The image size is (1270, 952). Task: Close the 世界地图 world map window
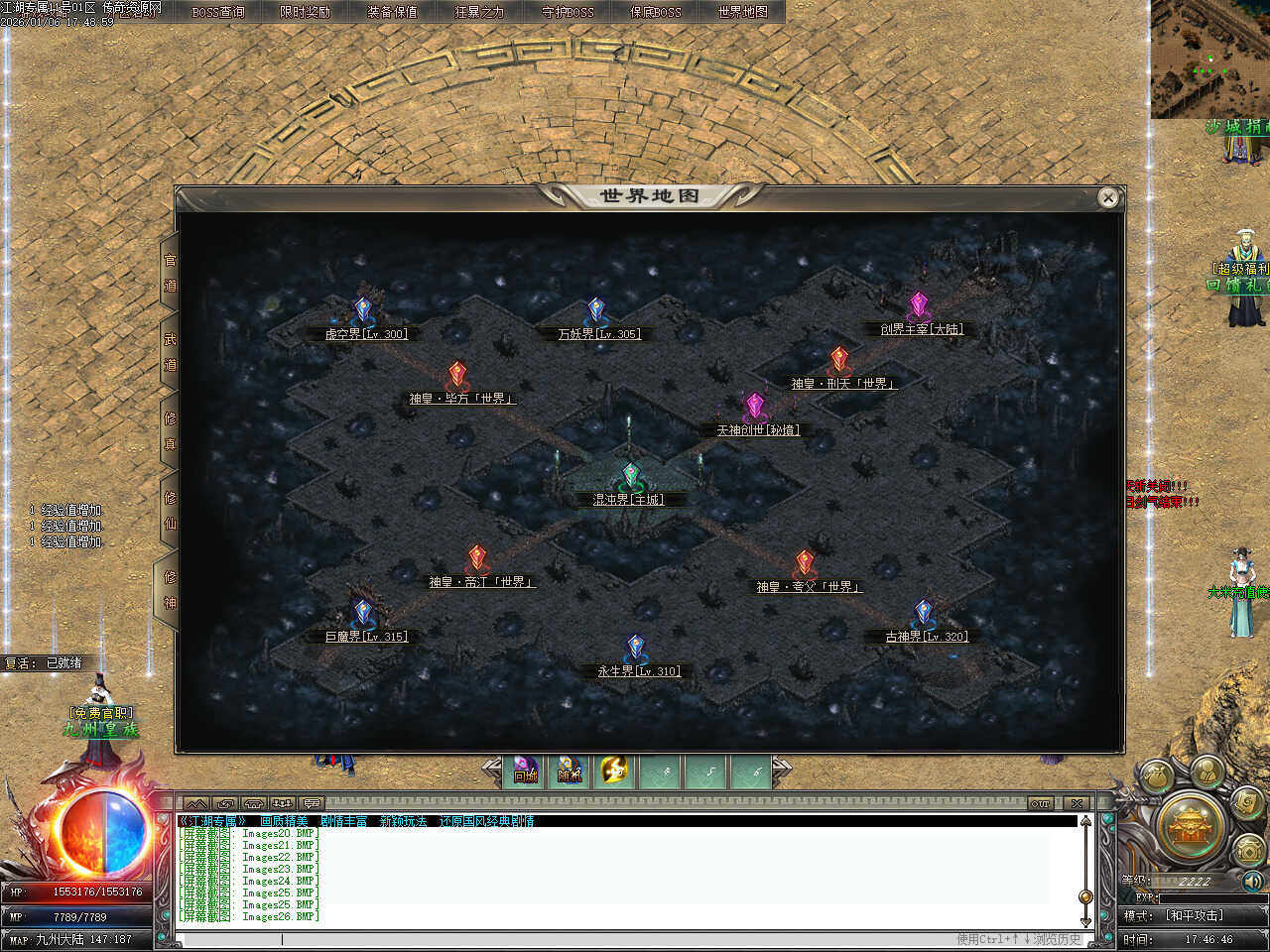[x=1108, y=198]
